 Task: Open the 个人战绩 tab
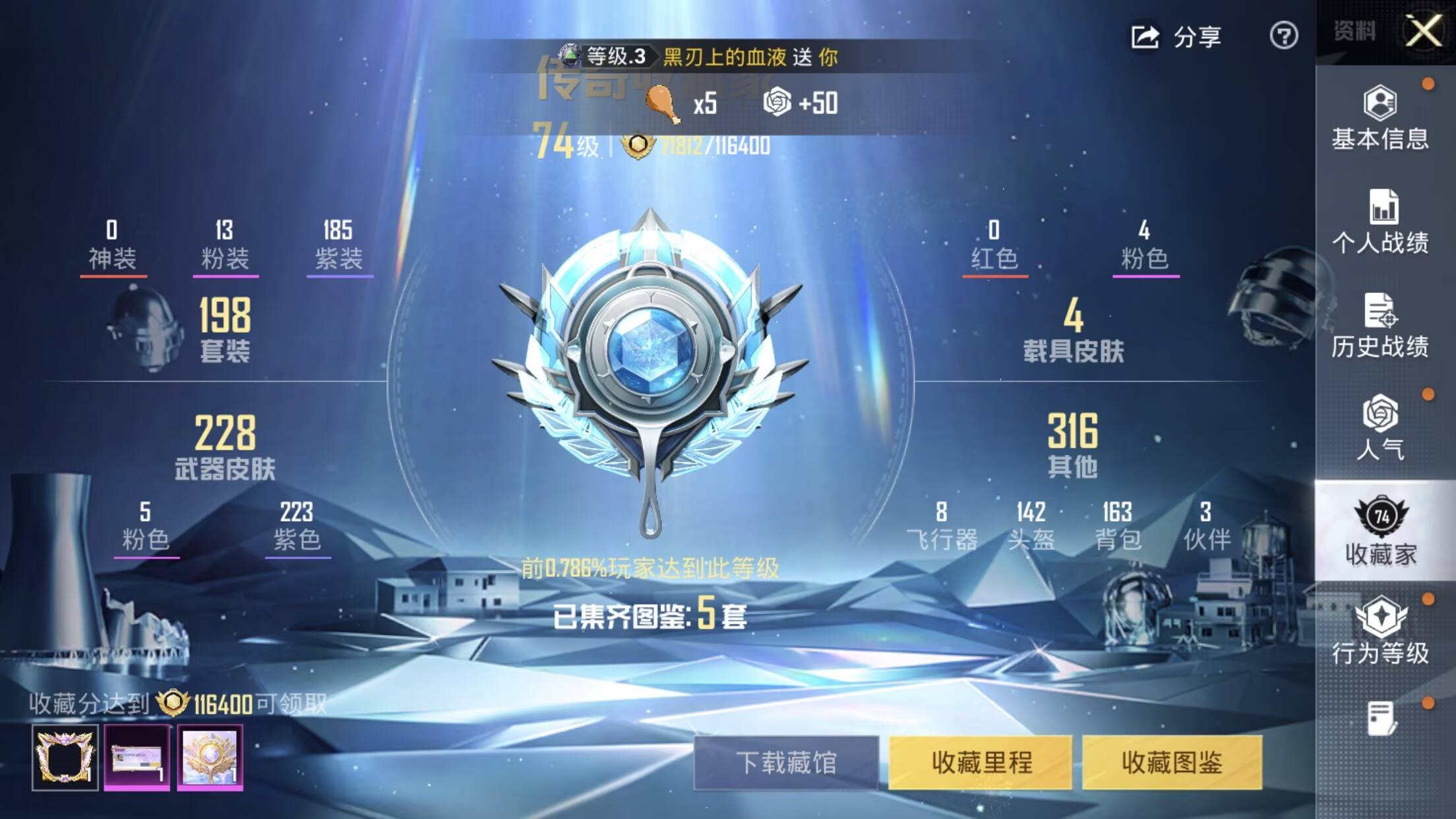point(1380,222)
